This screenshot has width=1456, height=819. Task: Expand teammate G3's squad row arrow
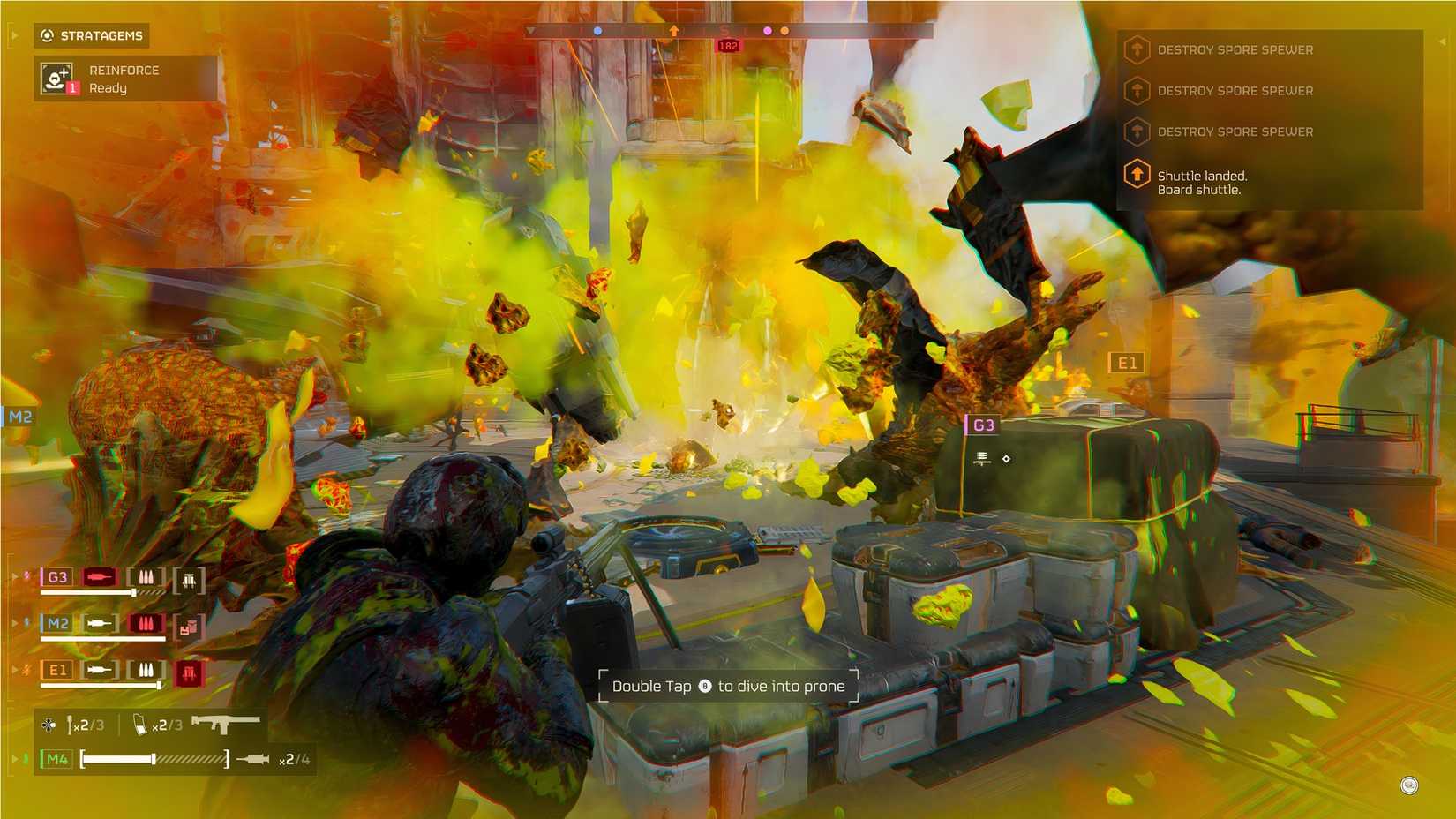tap(14, 575)
